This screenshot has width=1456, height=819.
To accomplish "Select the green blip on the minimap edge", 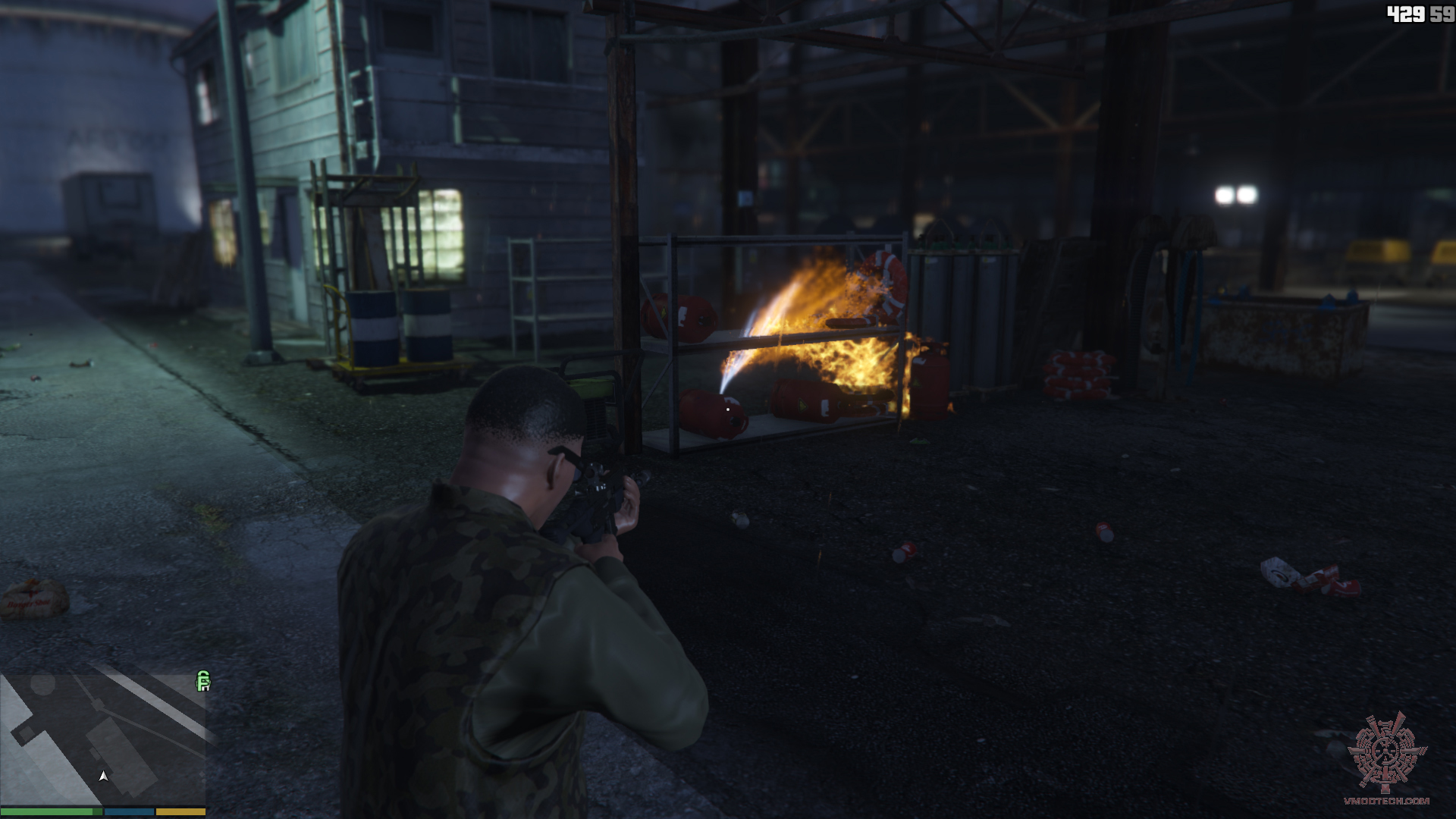I will [x=203, y=681].
